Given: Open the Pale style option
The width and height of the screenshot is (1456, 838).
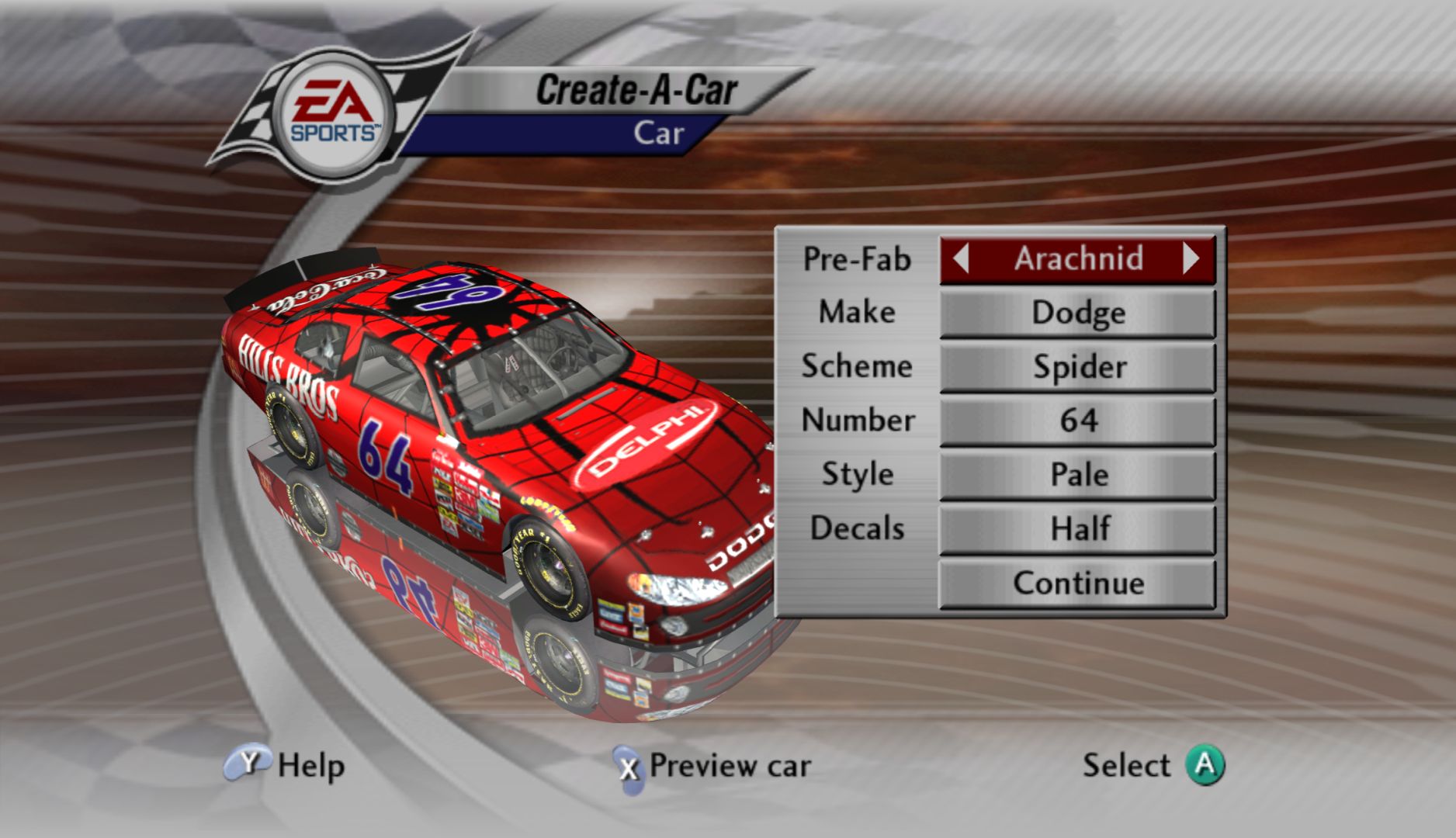Looking at the screenshot, I should pos(1077,475).
